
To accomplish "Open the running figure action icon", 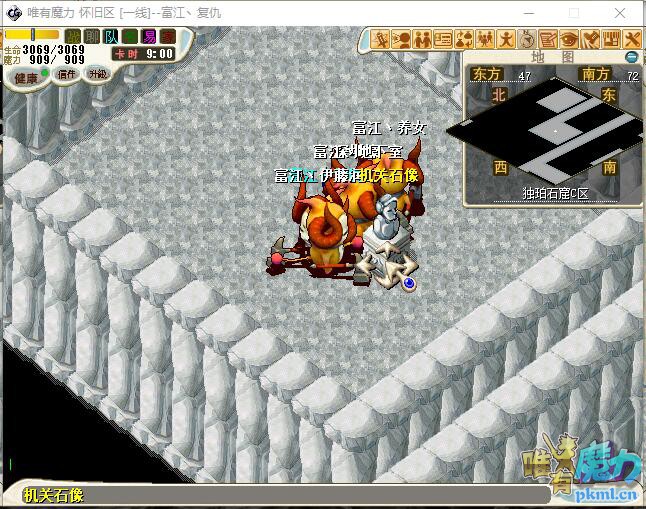I will [x=506, y=39].
